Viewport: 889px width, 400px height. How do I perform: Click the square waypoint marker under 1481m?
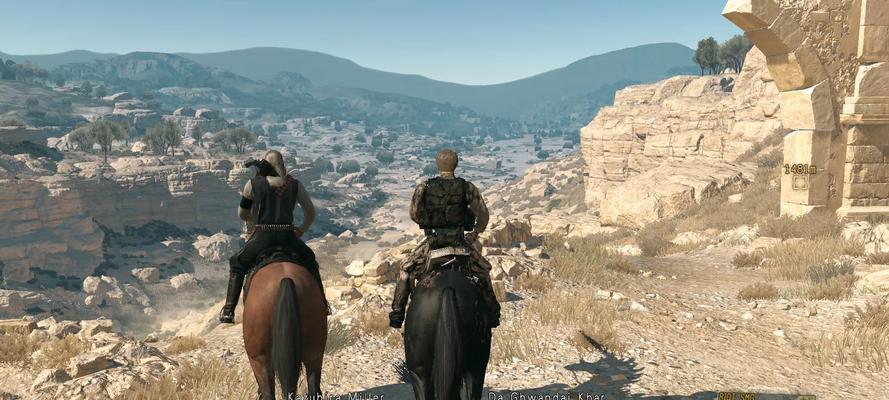pos(800,183)
